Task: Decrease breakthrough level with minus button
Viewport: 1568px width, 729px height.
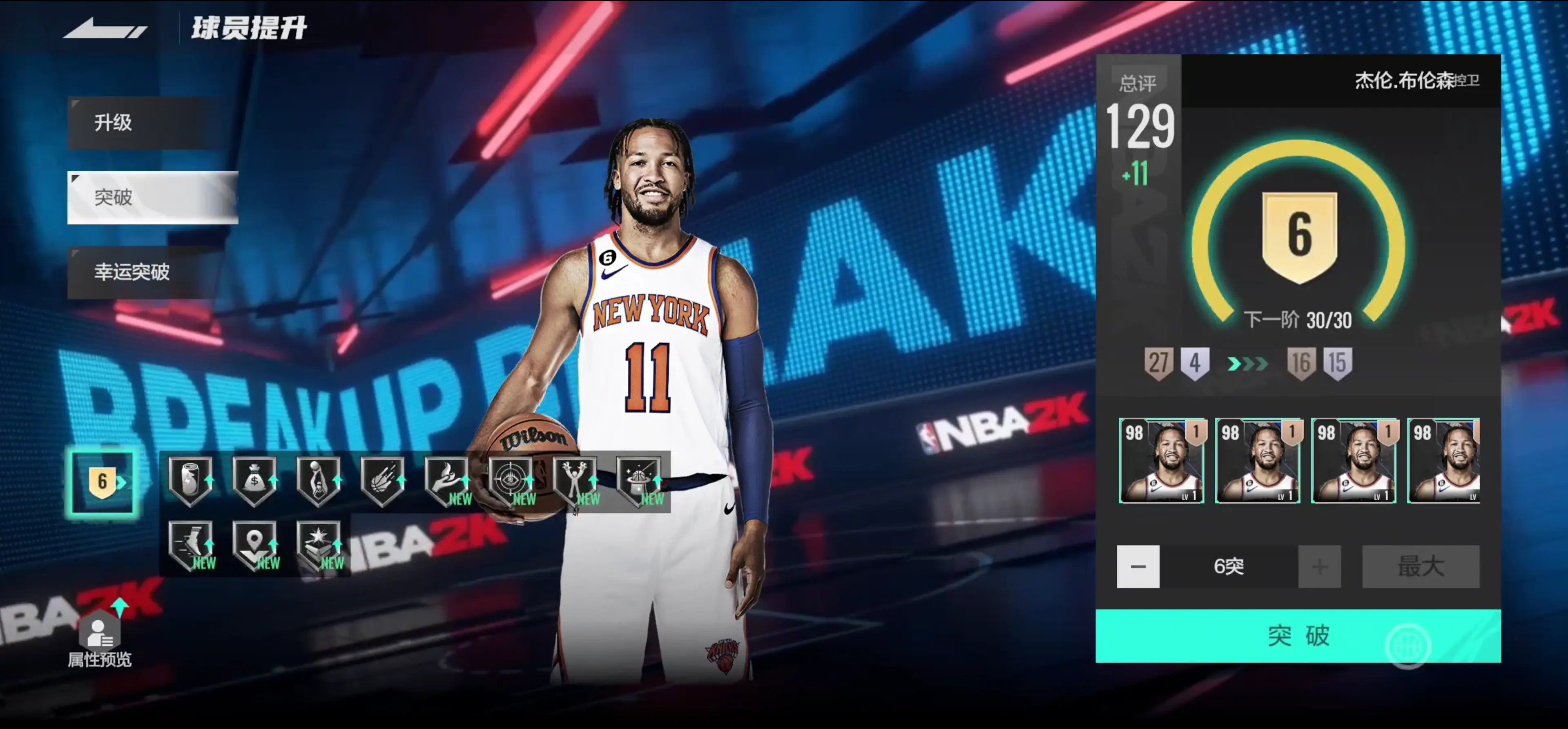Action: click(x=1138, y=566)
